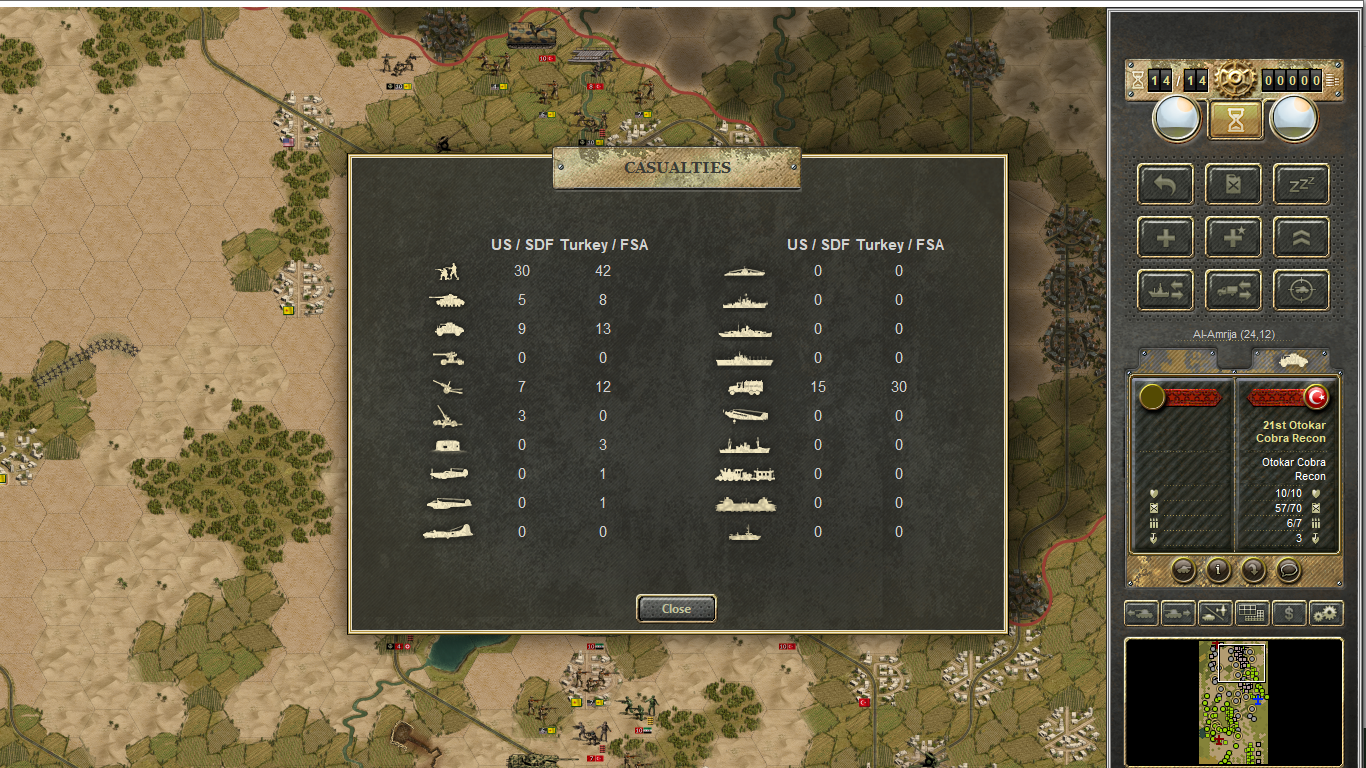Image resolution: width=1366 pixels, height=768 pixels.
Task: Give elite replacements using the plus-star button
Action: [x=1233, y=237]
